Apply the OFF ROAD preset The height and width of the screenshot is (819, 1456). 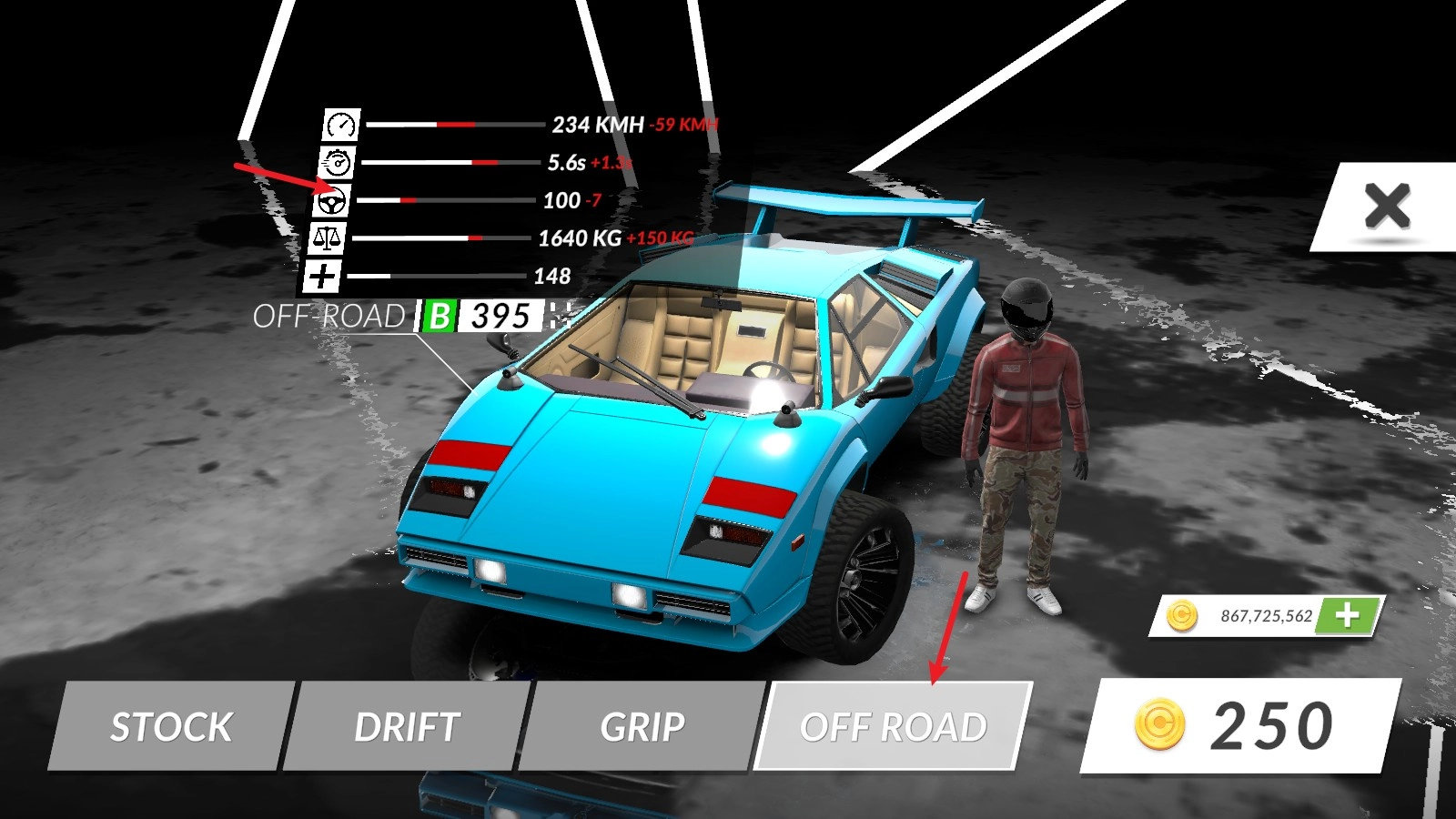point(893,726)
